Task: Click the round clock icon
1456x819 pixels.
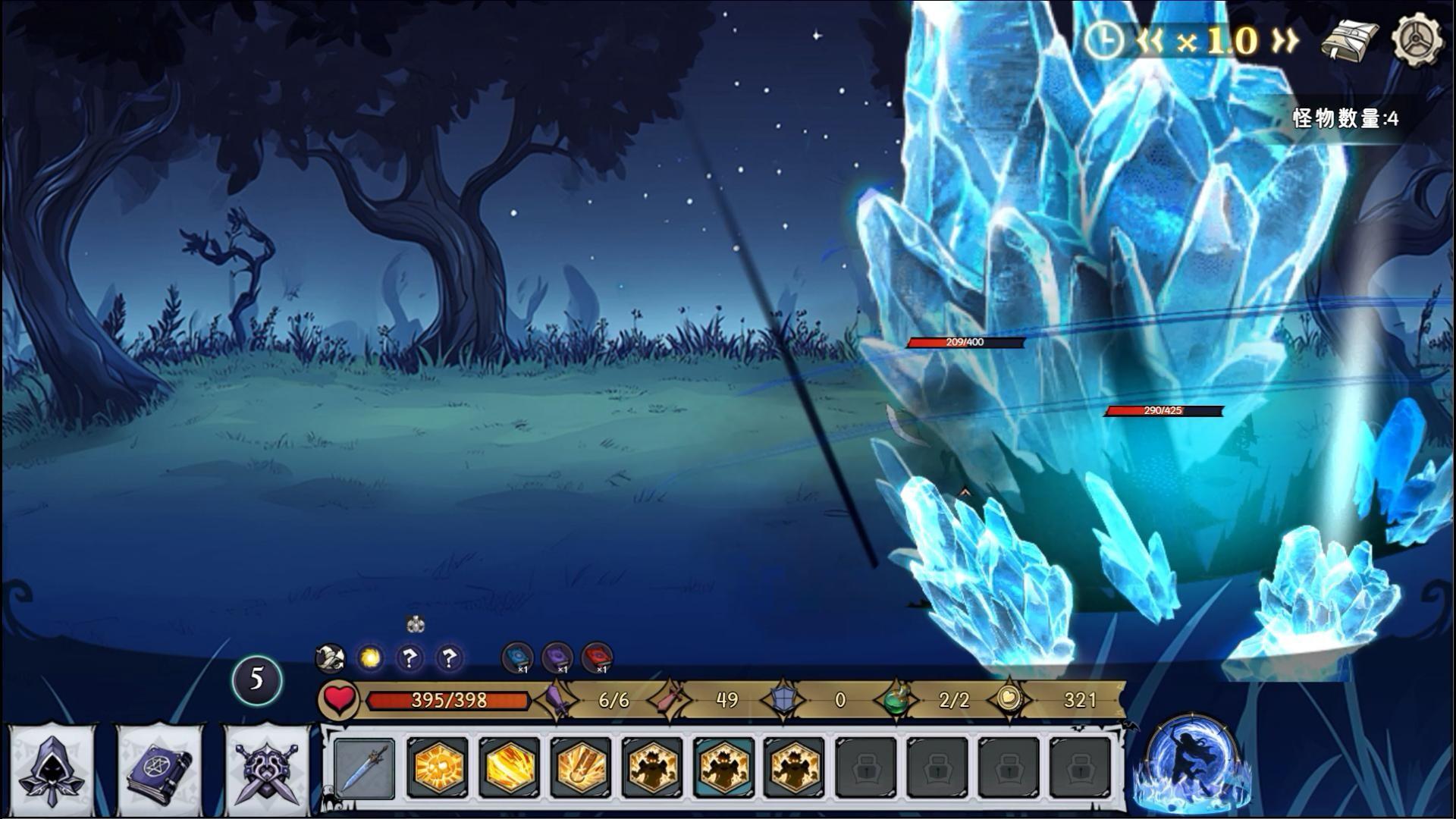Action: click(x=1103, y=41)
